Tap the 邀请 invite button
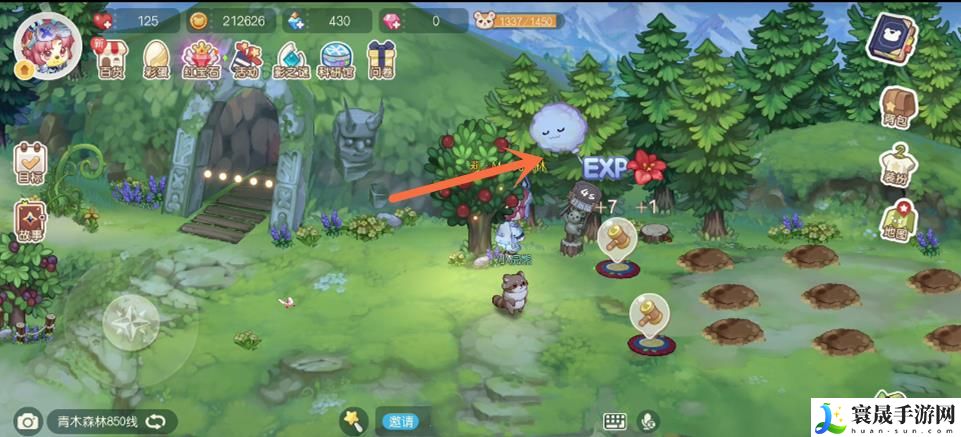This screenshot has width=961, height=437. point(402,422)
